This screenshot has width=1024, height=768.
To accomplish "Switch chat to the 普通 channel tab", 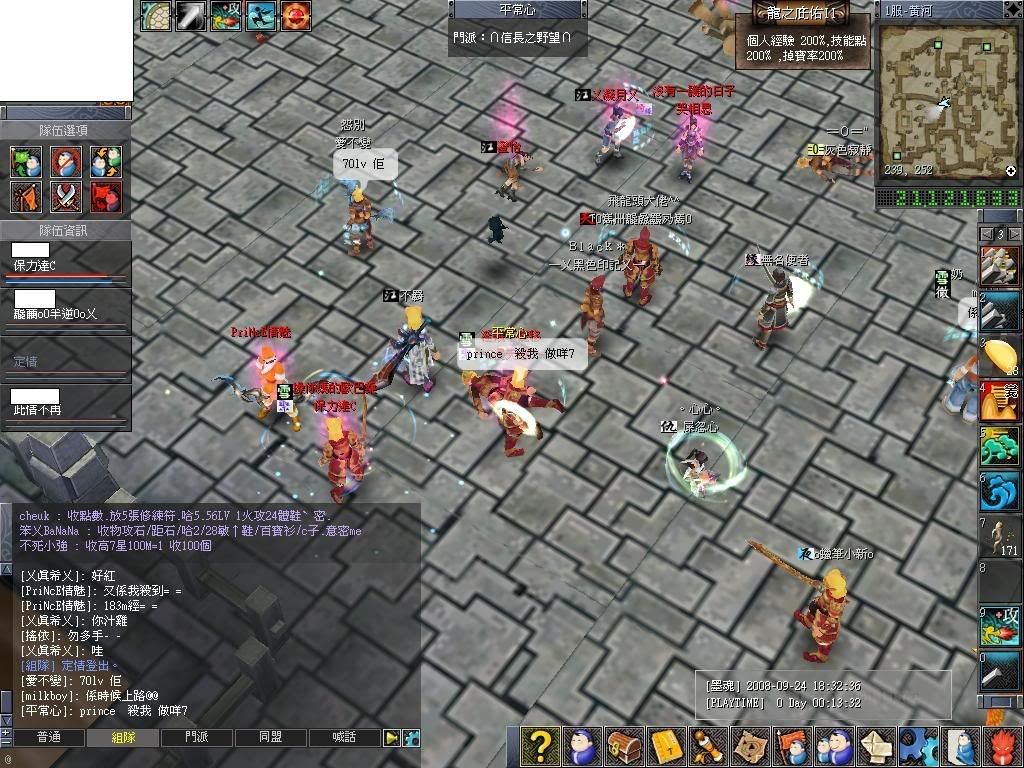I will (x=49, y=738).
